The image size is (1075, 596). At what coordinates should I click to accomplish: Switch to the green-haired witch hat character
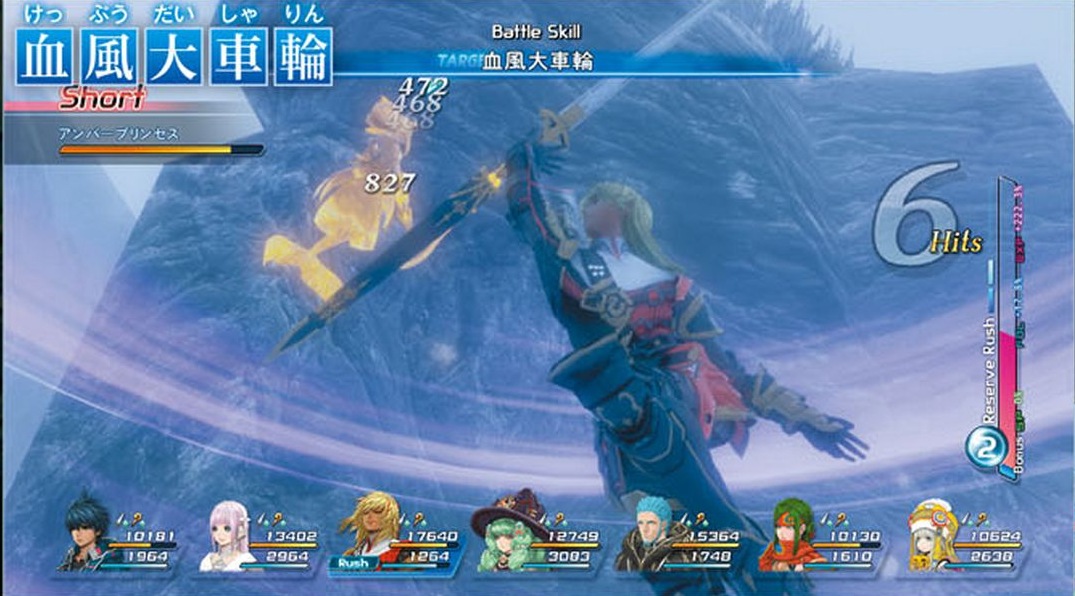pyautogui.click(x=512, y=534)
